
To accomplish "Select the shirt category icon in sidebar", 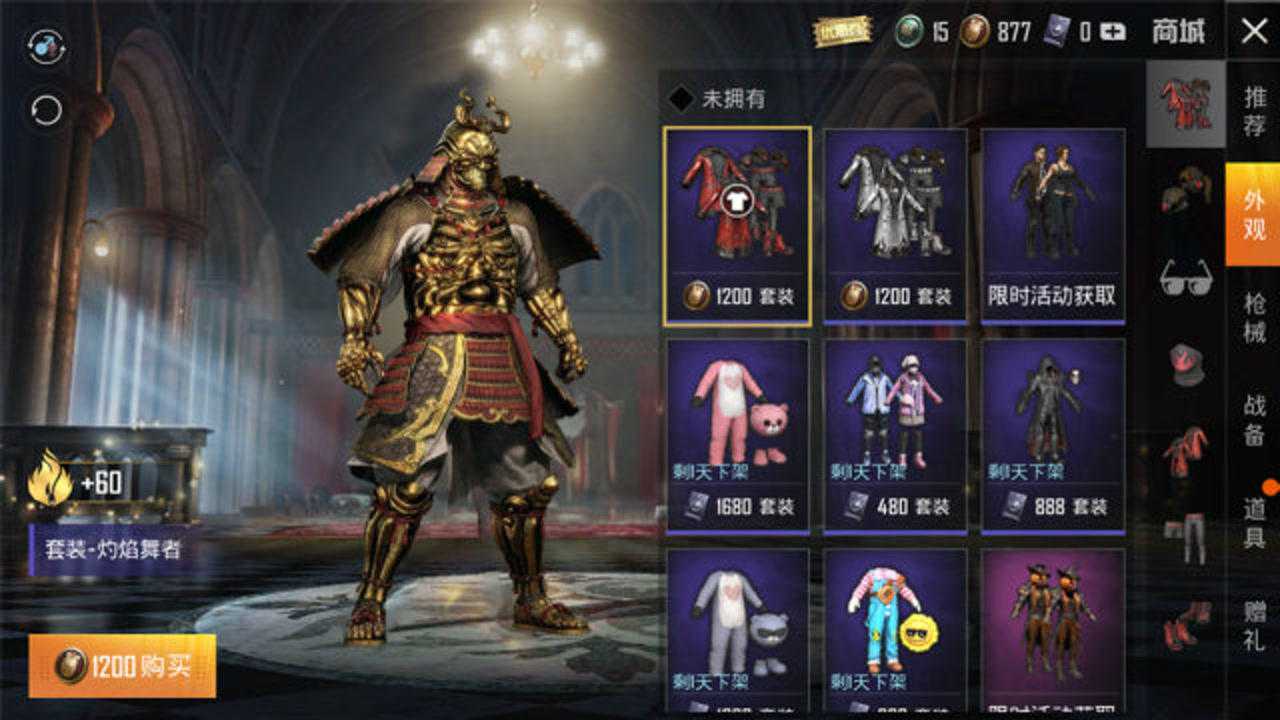I will tap(1185, 452).
